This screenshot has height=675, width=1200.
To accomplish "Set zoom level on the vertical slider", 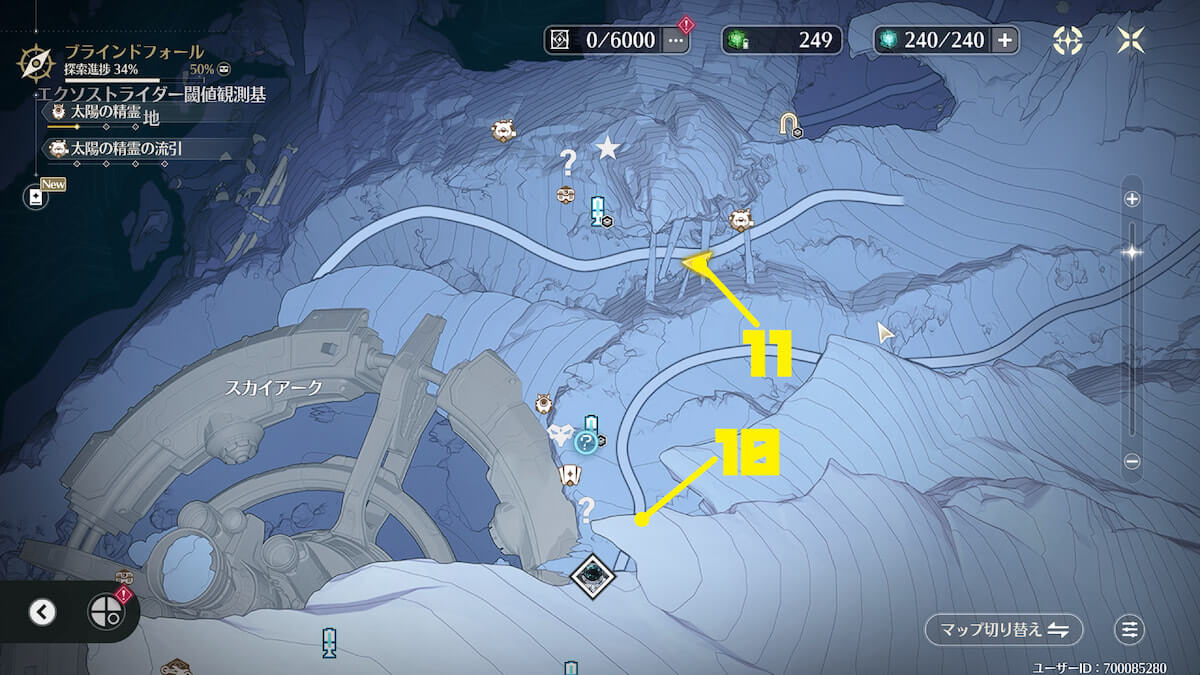I will click(1132, 253).
